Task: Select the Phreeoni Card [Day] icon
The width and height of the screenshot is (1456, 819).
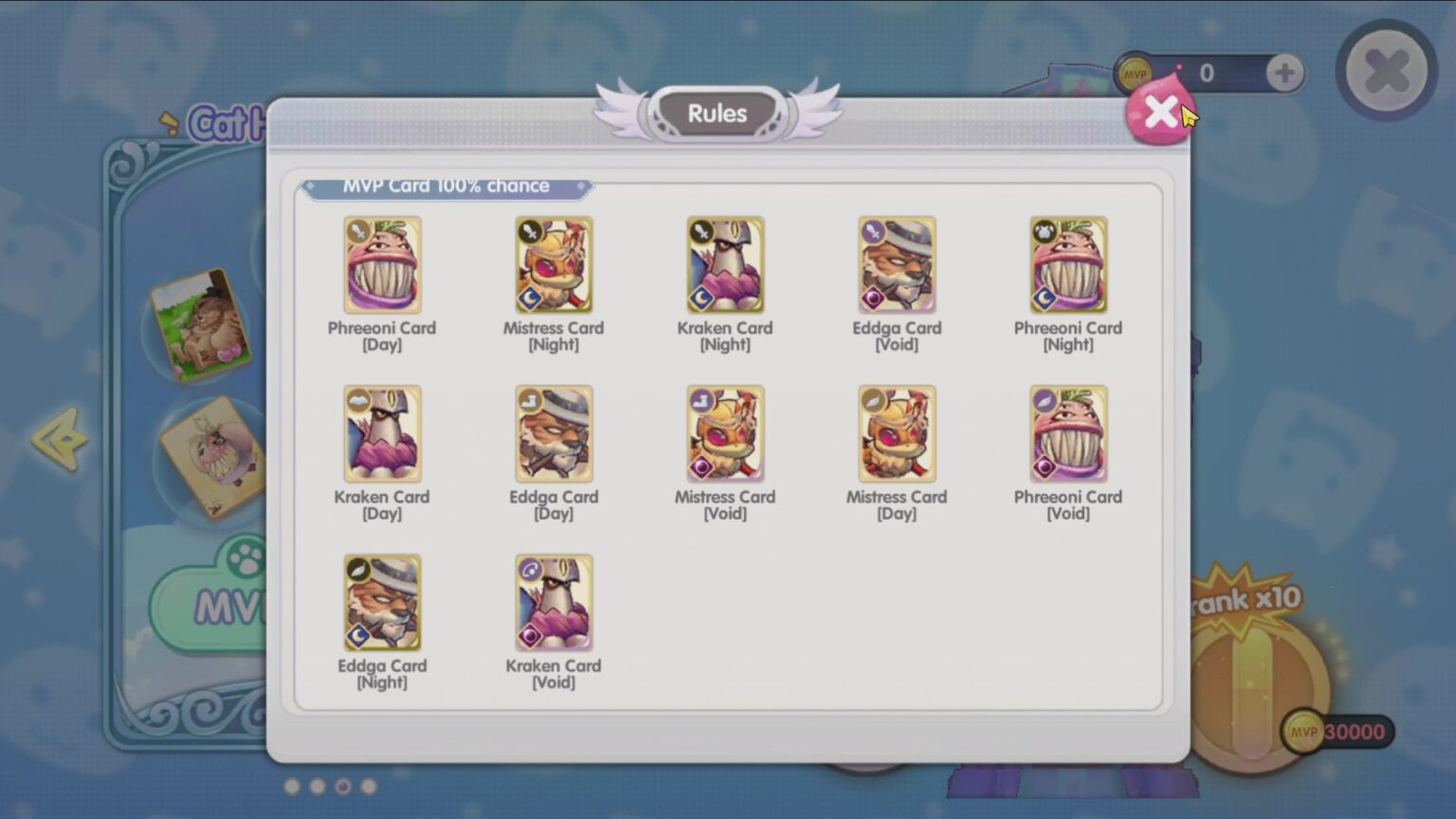Action: click(383, 264)
